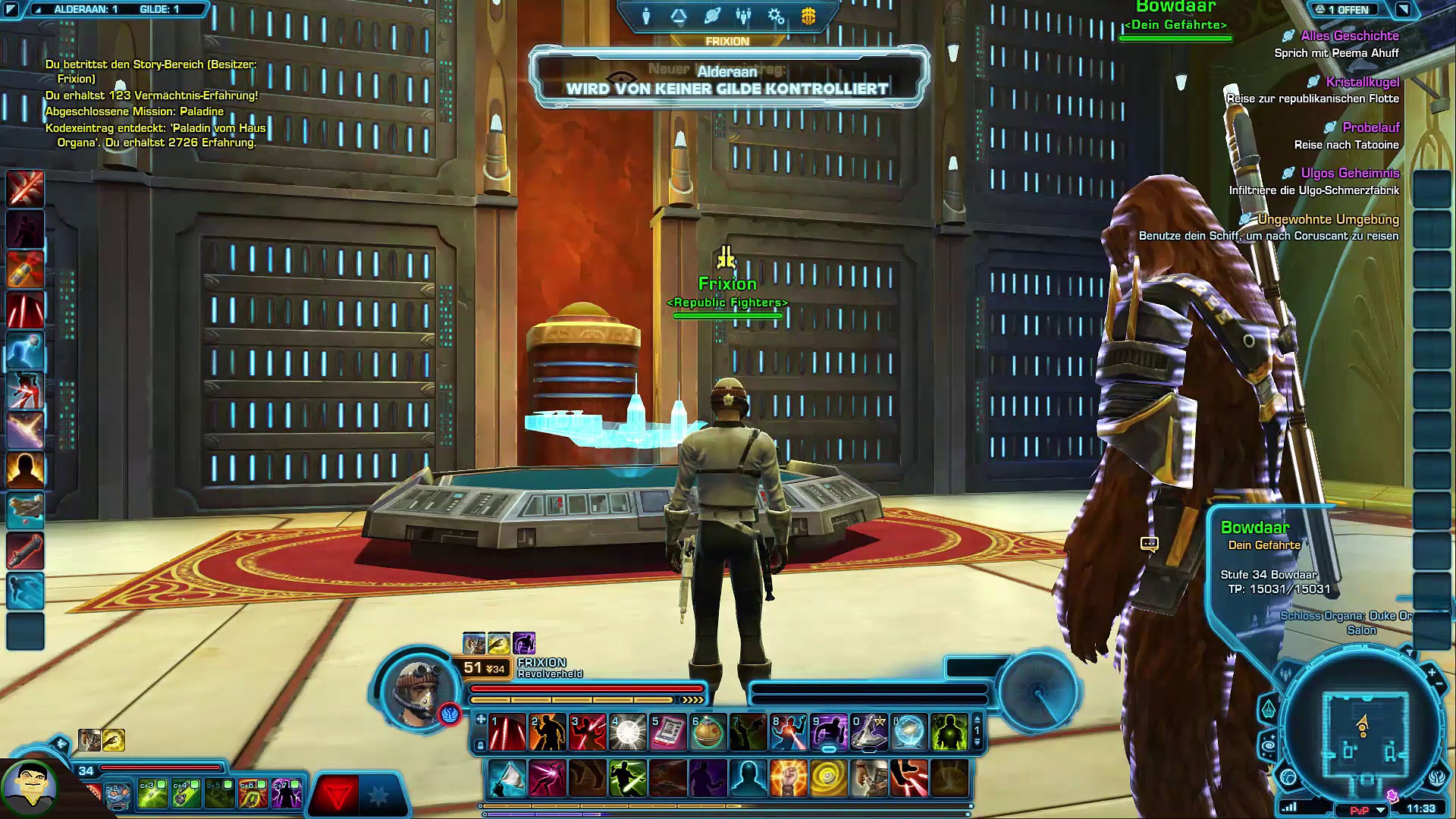Use the ID card item in slot 5

[x=668, y=733]
